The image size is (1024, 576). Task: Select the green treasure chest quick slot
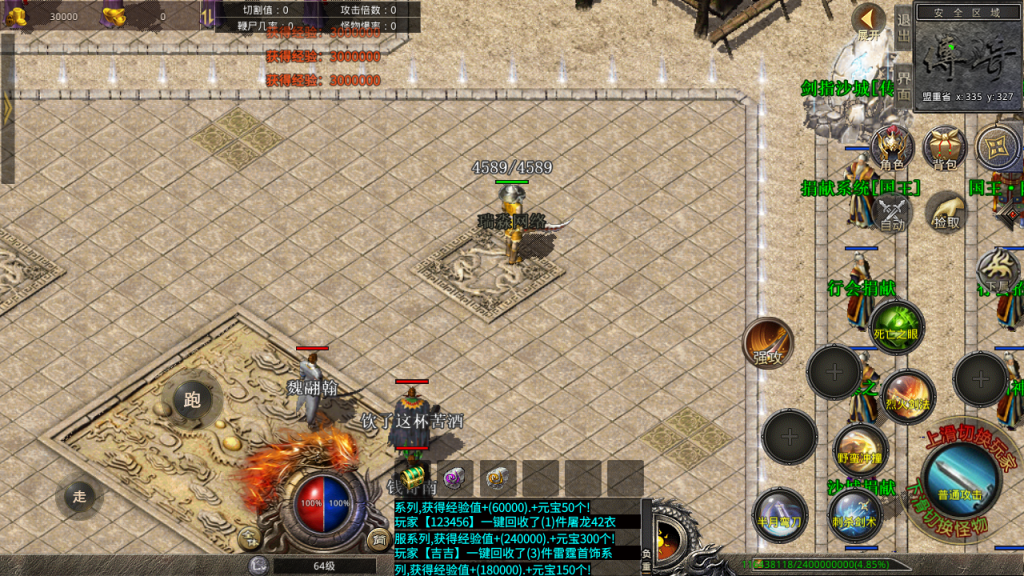coord(411,477)
